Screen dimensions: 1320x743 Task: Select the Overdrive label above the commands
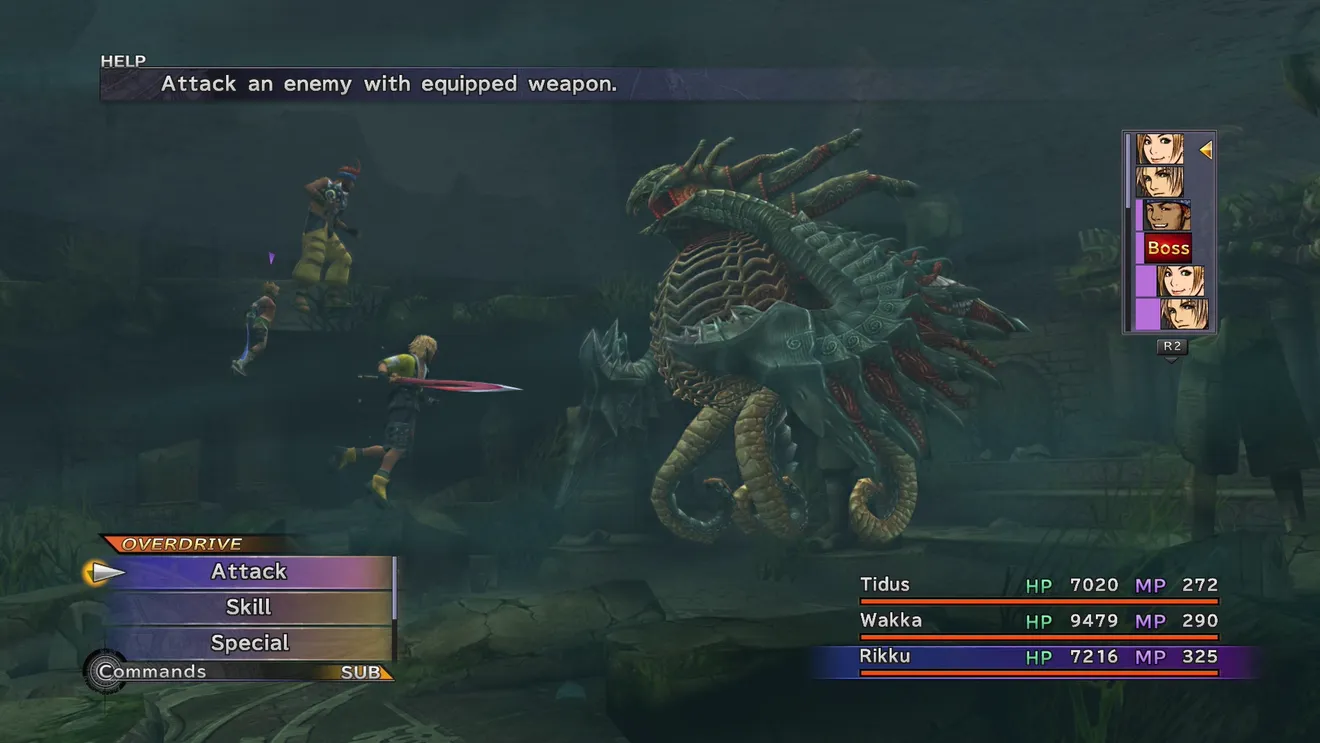point(182,544)
